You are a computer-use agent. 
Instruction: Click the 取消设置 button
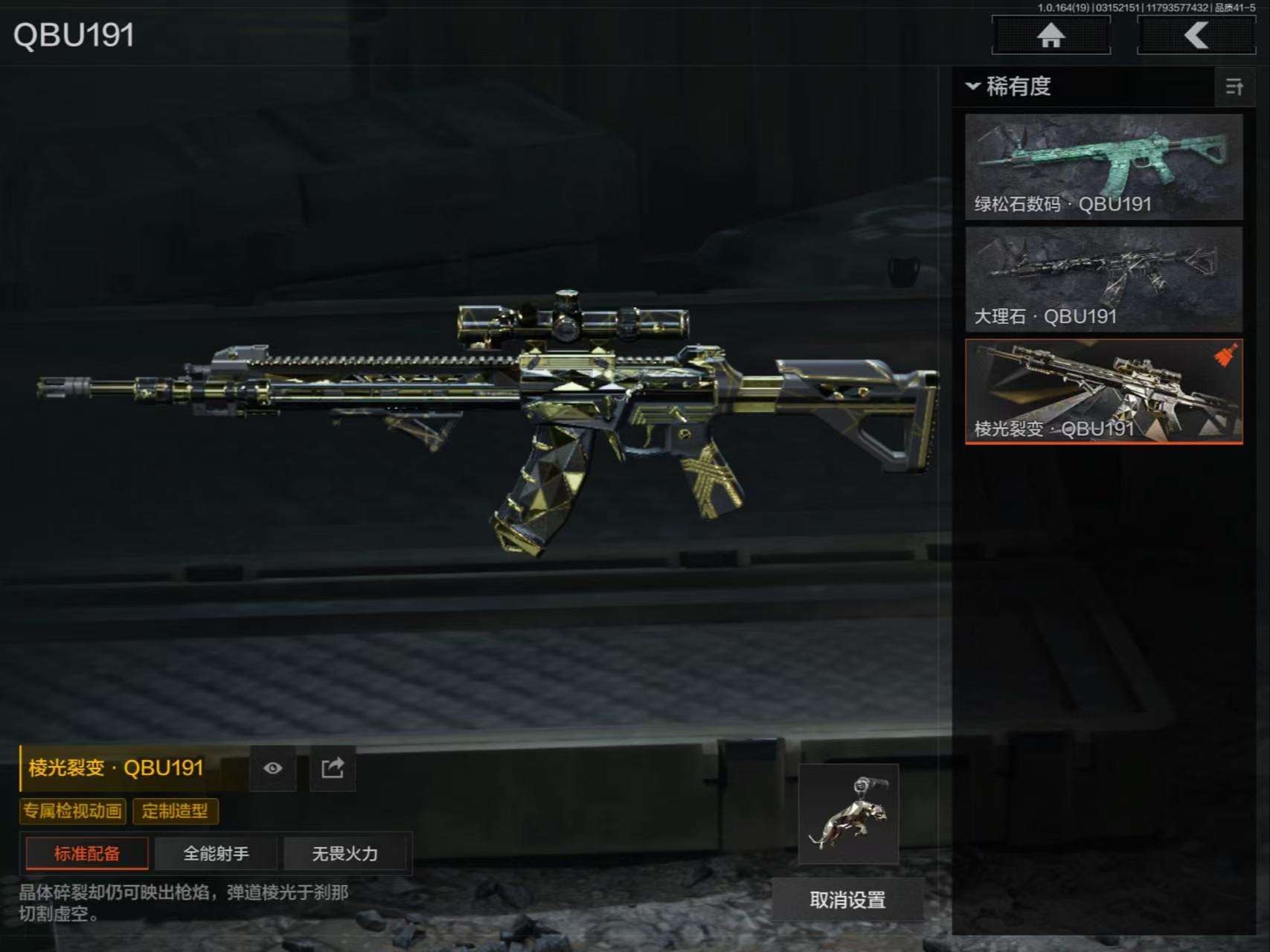click(847, 900)
